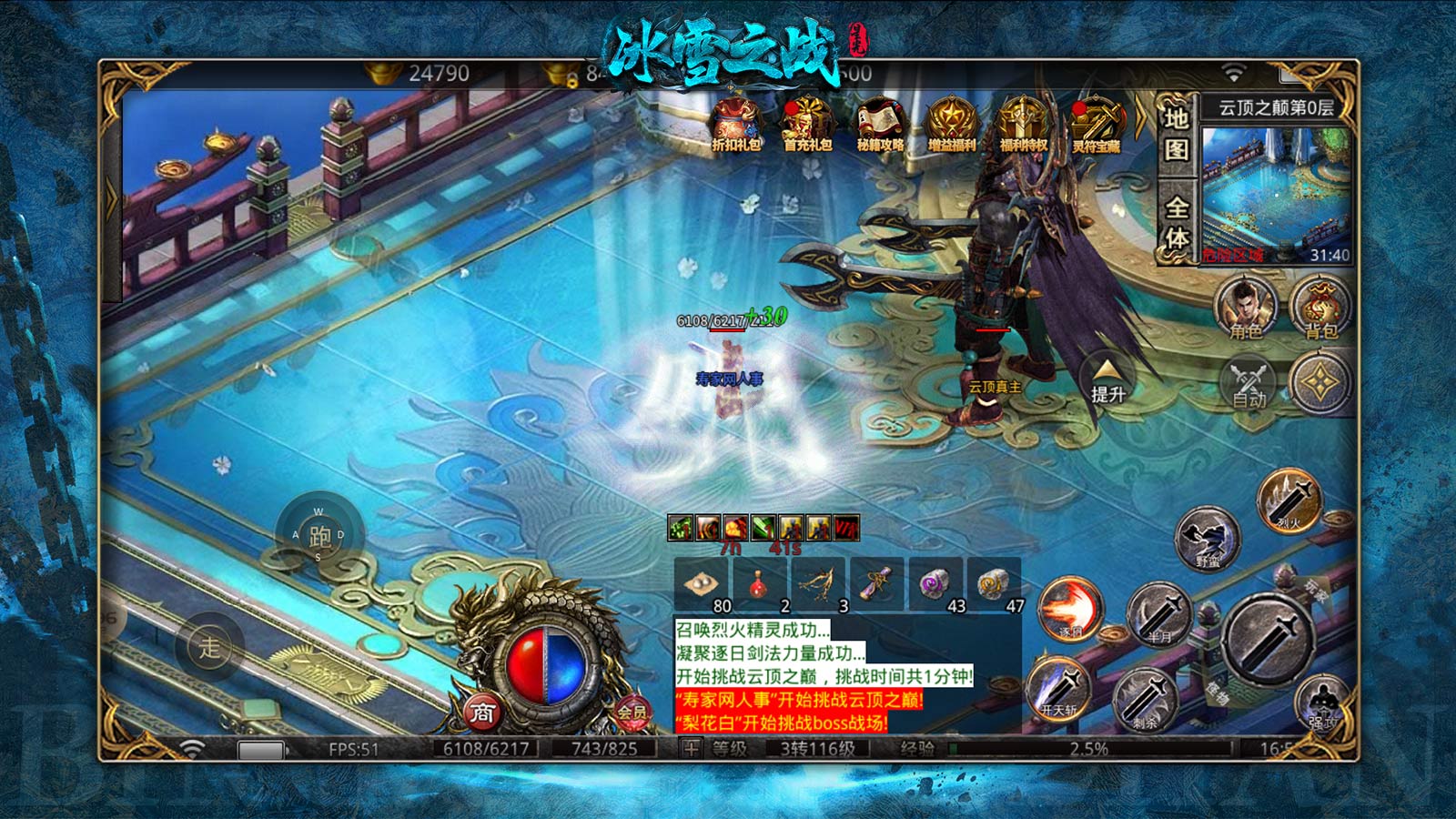Open the 商 shop button
1456x819 pixels.
[x=482, y=712]
